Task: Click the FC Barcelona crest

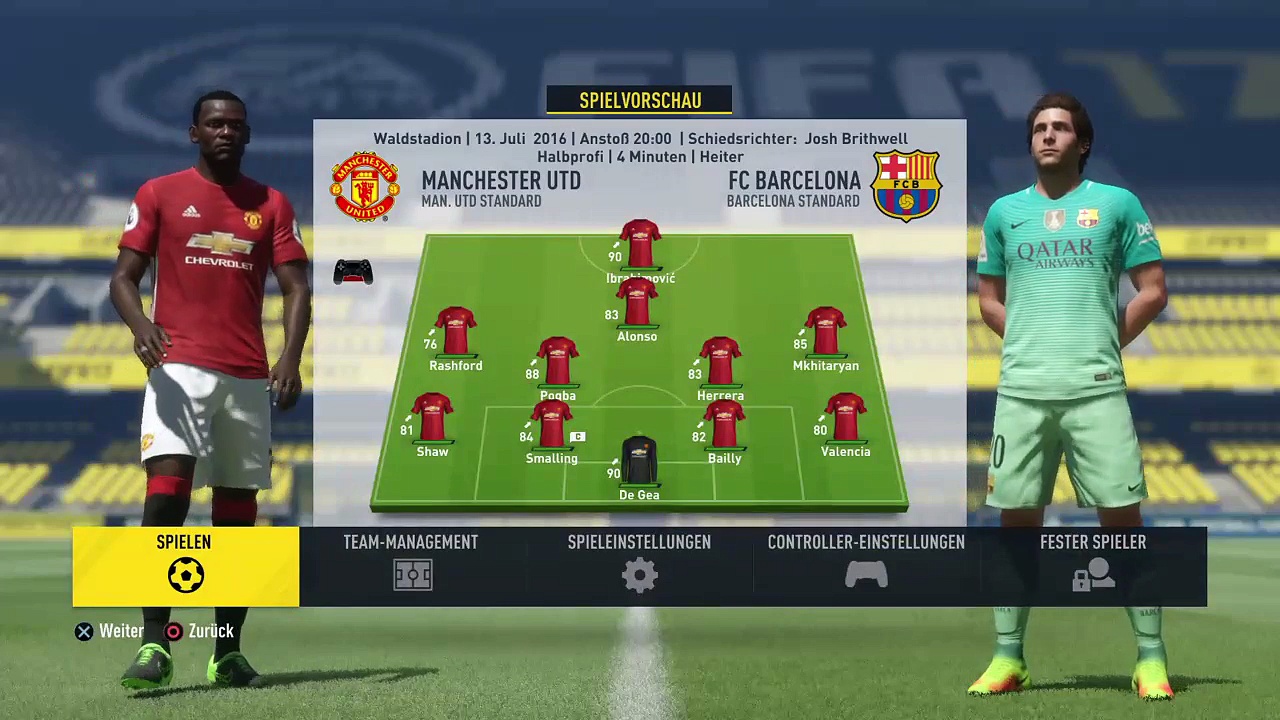Action: [x=906, y=186]
